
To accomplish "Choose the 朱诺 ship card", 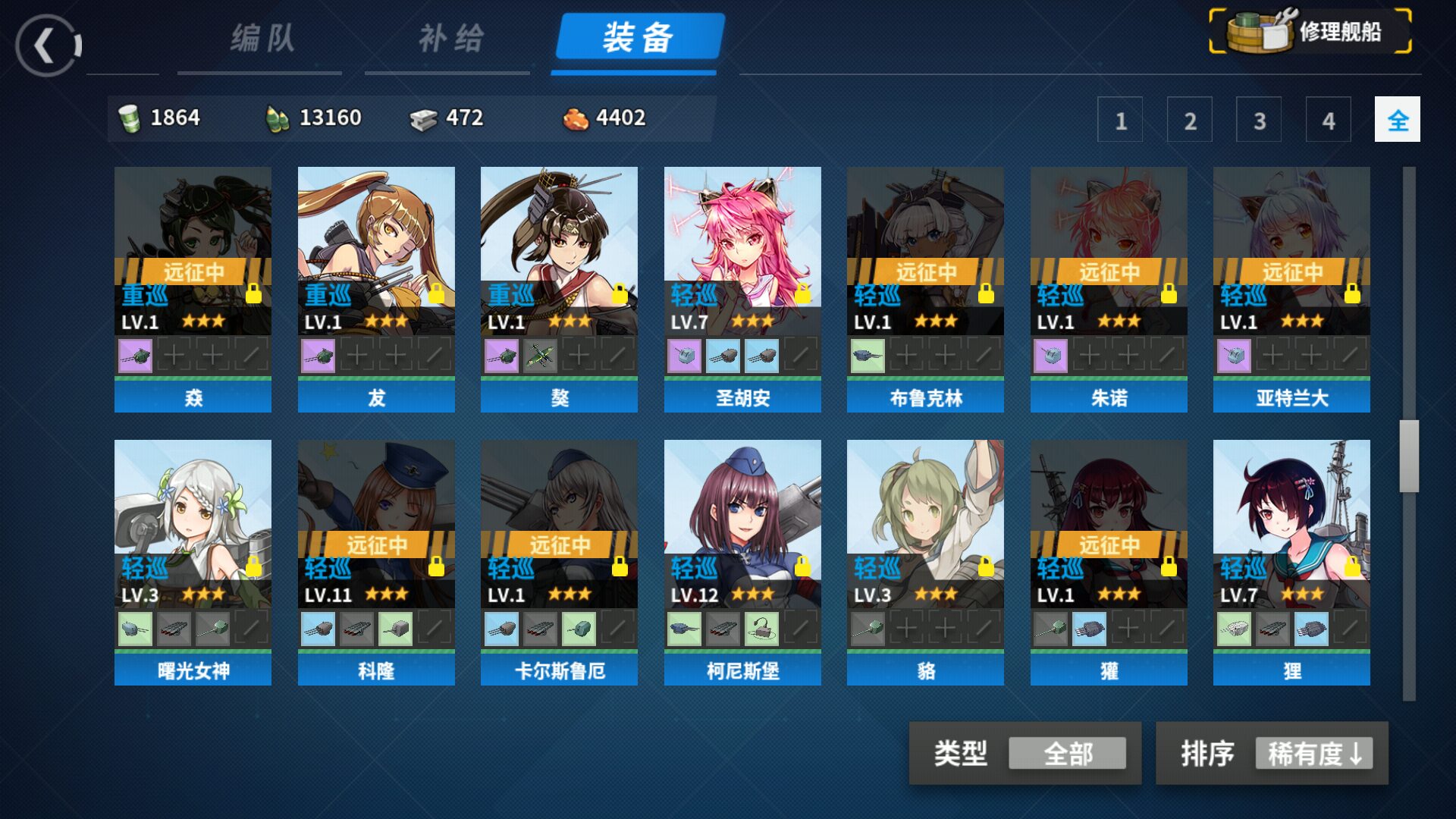I will [x=1109, y=250].
